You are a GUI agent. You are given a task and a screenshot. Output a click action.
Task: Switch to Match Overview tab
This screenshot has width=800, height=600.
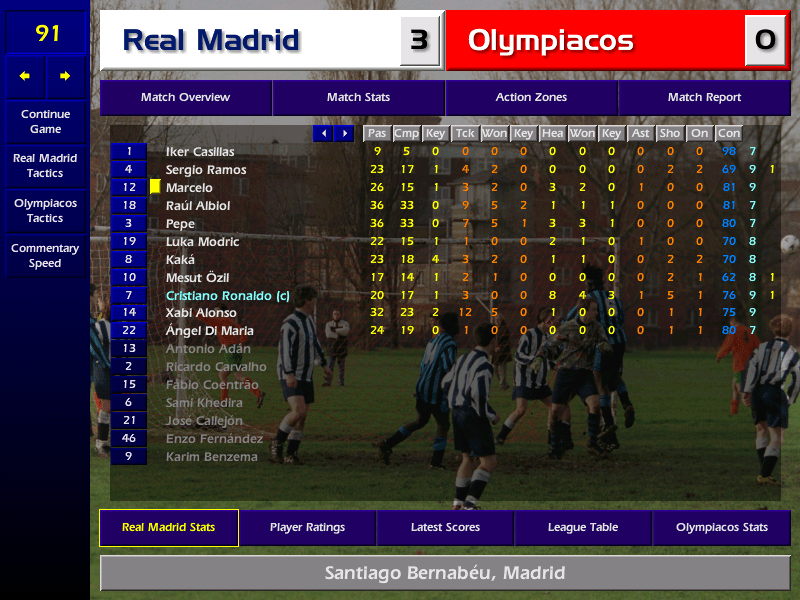point(185,98)
